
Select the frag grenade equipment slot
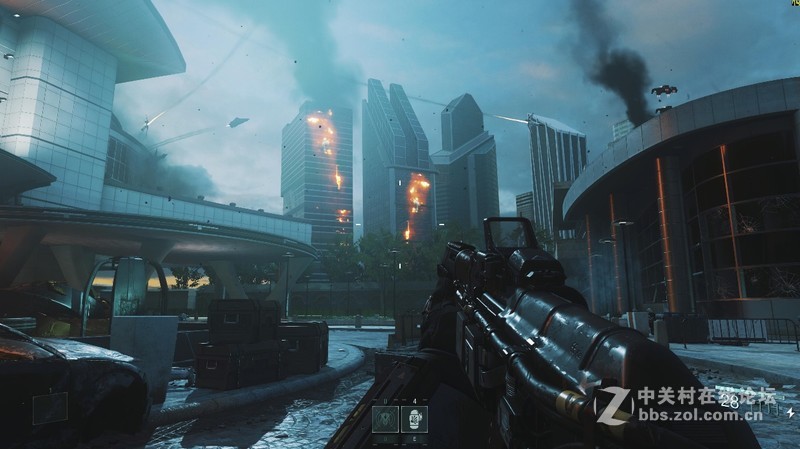pyautogui.click(x=414, y=419)
